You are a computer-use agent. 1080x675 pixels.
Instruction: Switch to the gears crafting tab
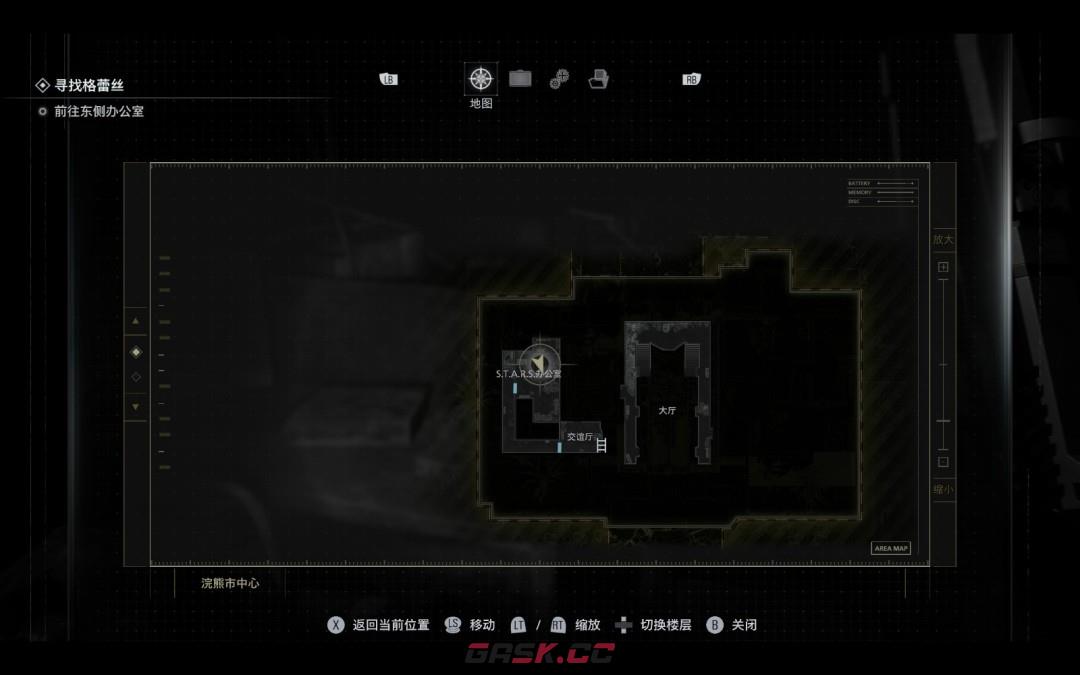pos(559,79)
